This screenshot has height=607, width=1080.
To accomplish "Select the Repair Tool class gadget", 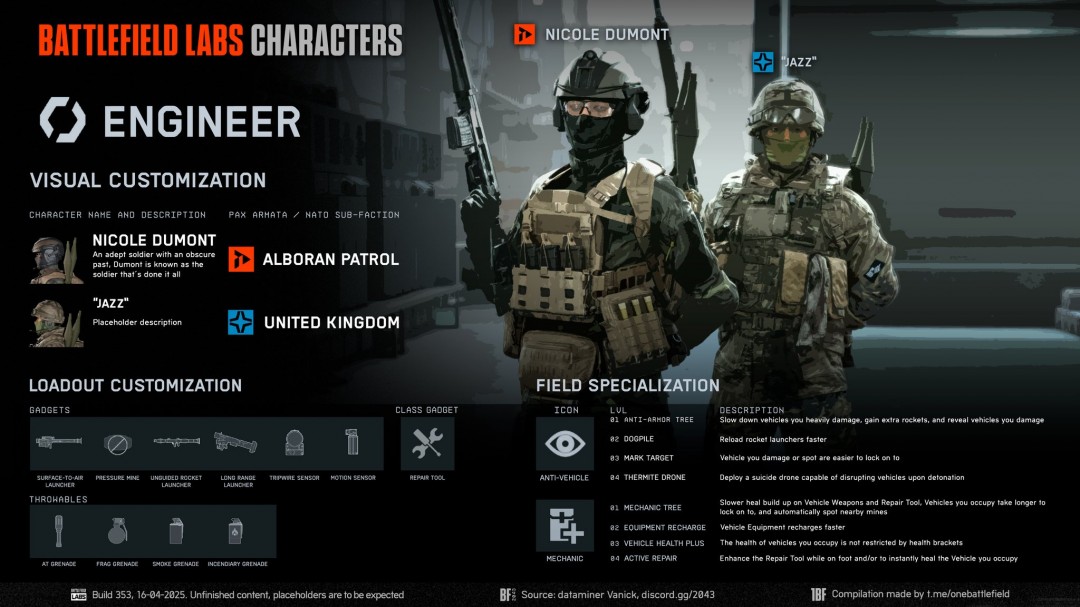I will tap(427, 443).
